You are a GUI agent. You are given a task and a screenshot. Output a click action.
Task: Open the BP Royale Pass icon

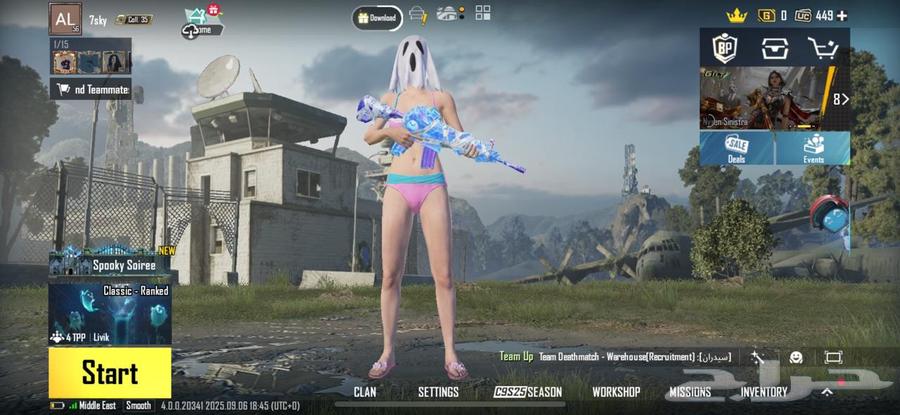[724, 46]
